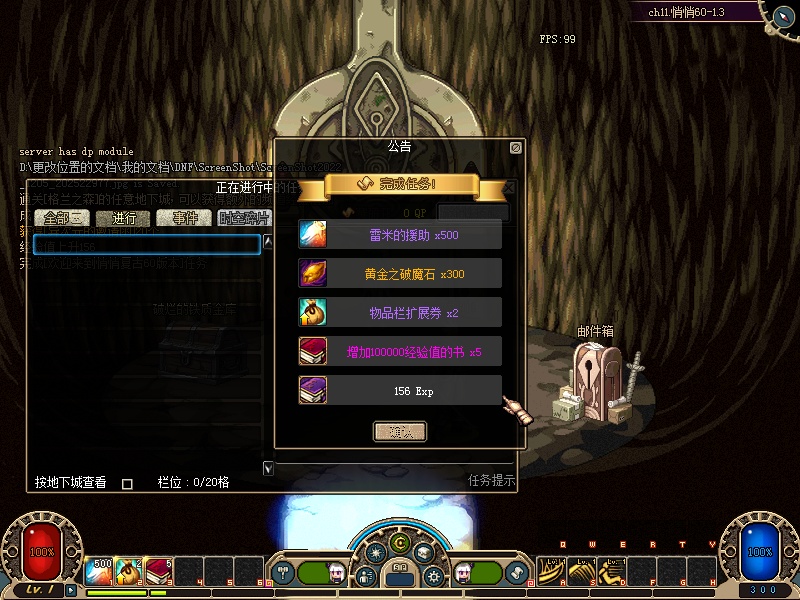Click the 156 Exp reward row
Viewport: 800px width, 600px height.
tap(400, 391)
